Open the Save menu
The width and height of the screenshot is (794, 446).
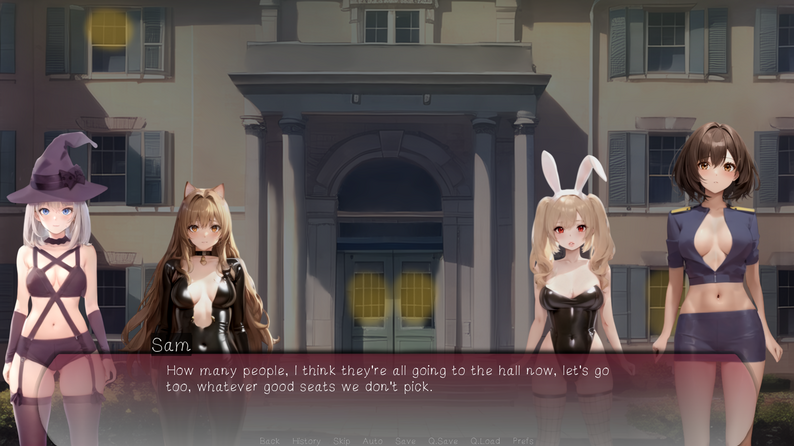click(x=405, y=440)
